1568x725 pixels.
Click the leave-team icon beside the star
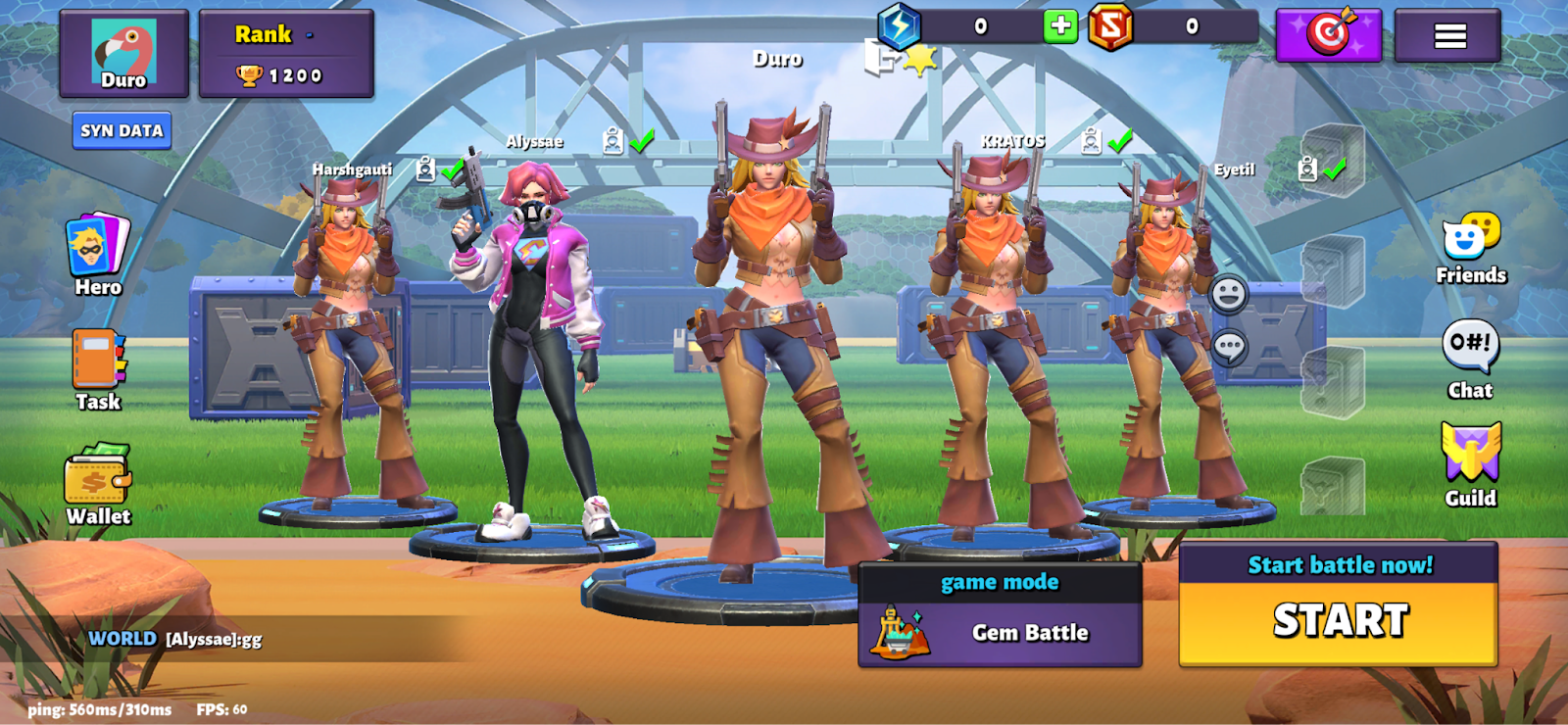click(879, 59)
